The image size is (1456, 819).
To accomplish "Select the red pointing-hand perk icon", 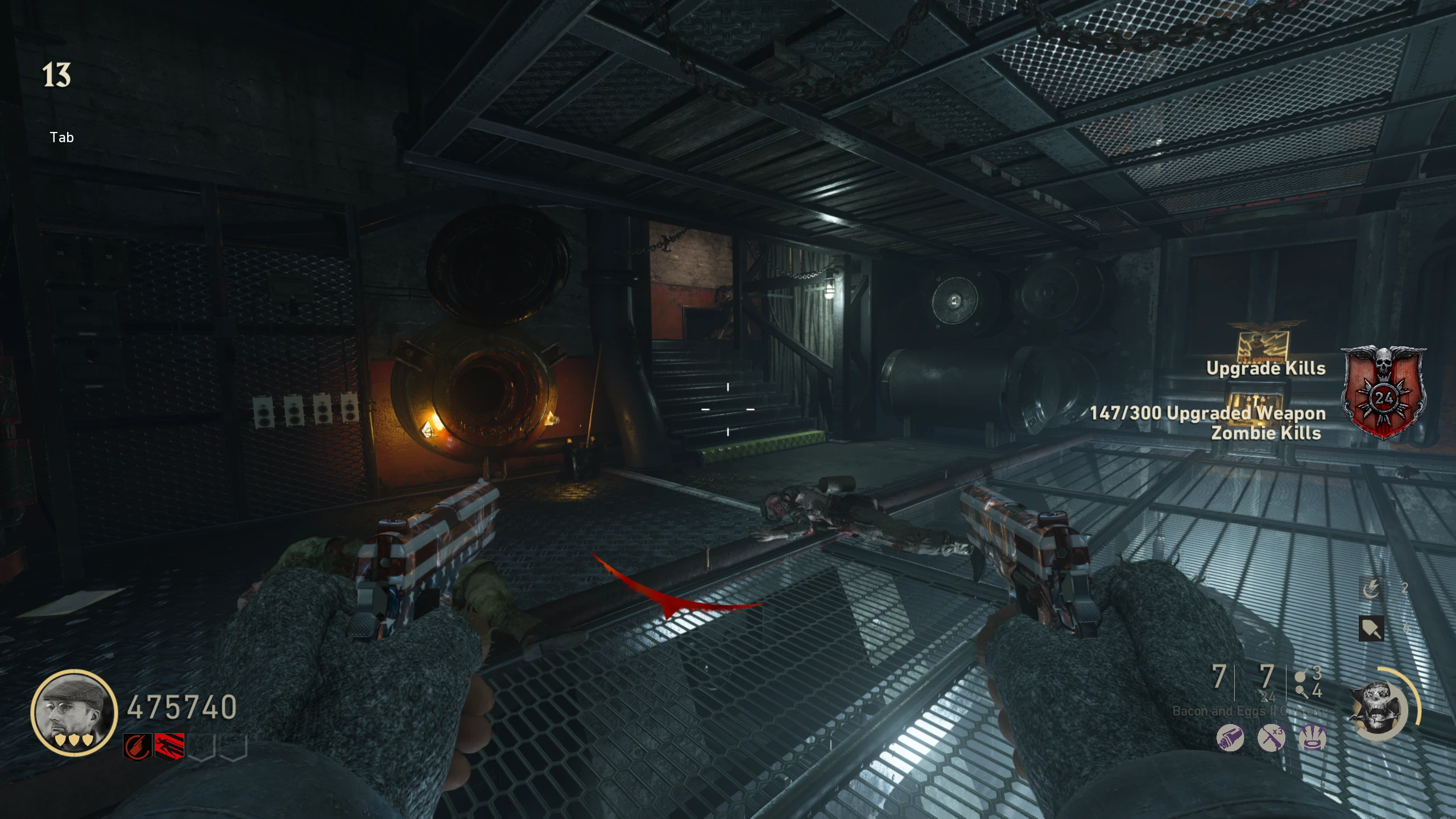I will (x=138, y=746).
